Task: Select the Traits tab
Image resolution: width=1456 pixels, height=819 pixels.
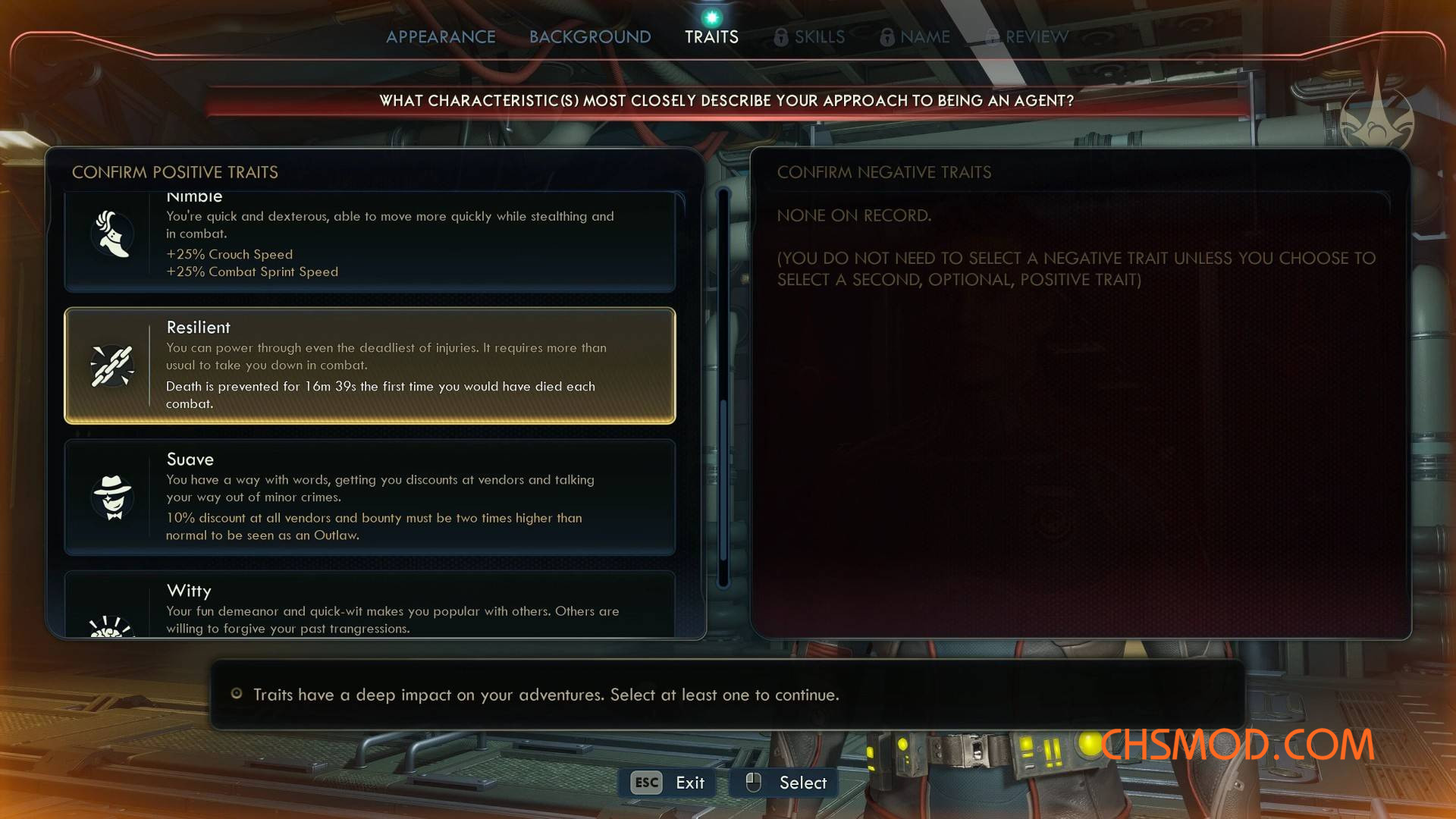Action: [711, 36]
